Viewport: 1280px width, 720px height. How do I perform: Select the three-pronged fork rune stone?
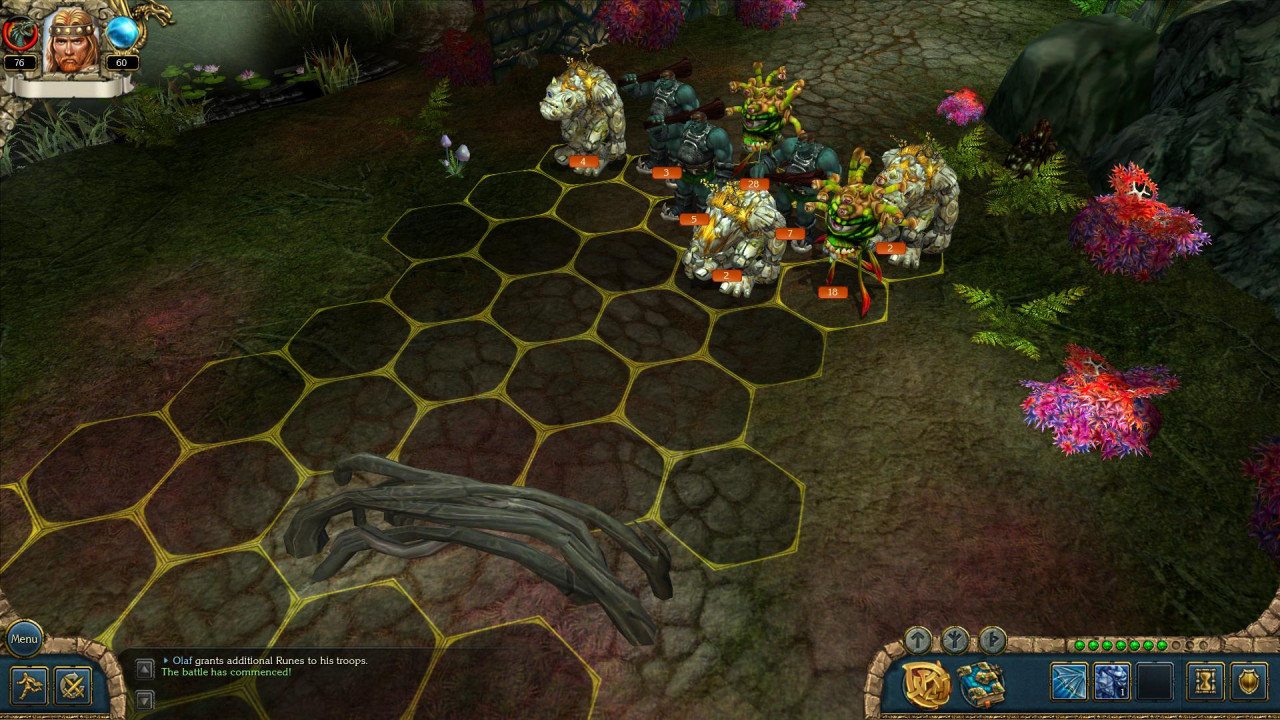point(955,639)
